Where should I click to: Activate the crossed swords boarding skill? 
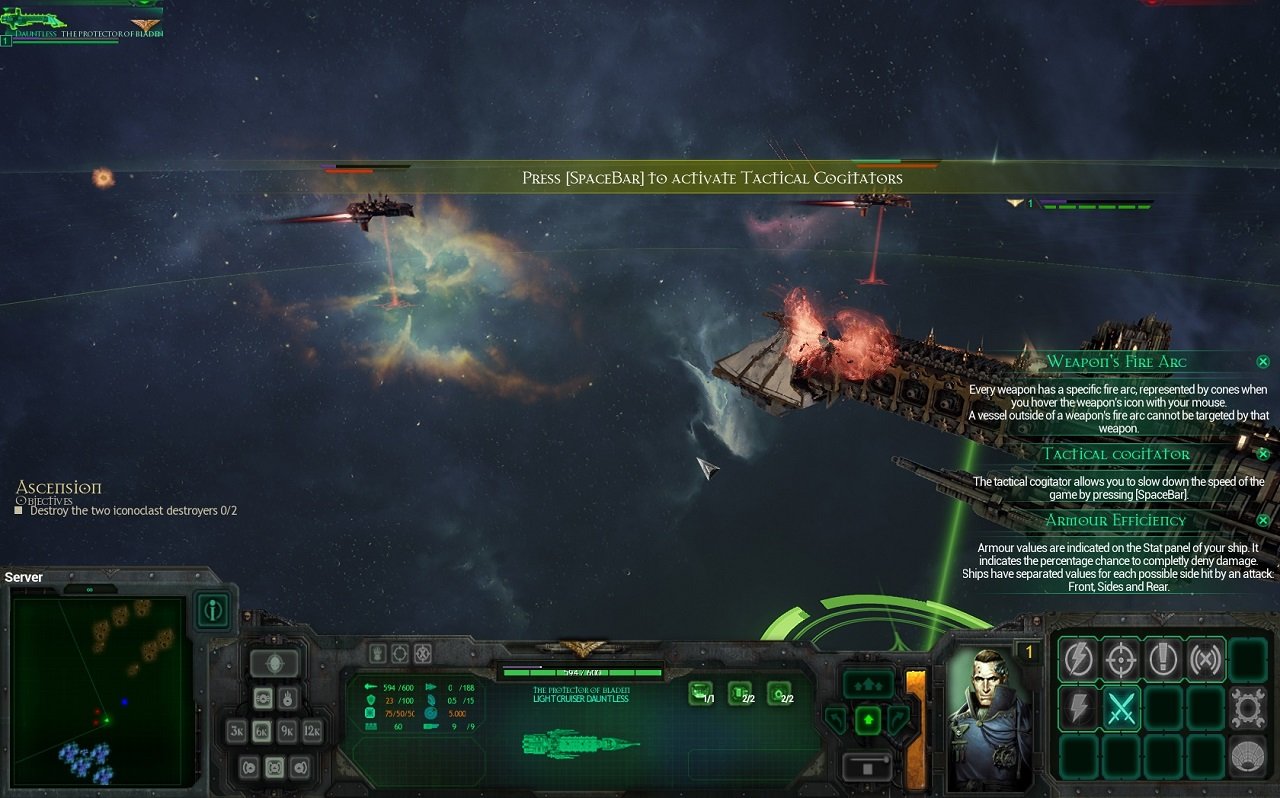pyautogui.click(x=1122, y=708)
